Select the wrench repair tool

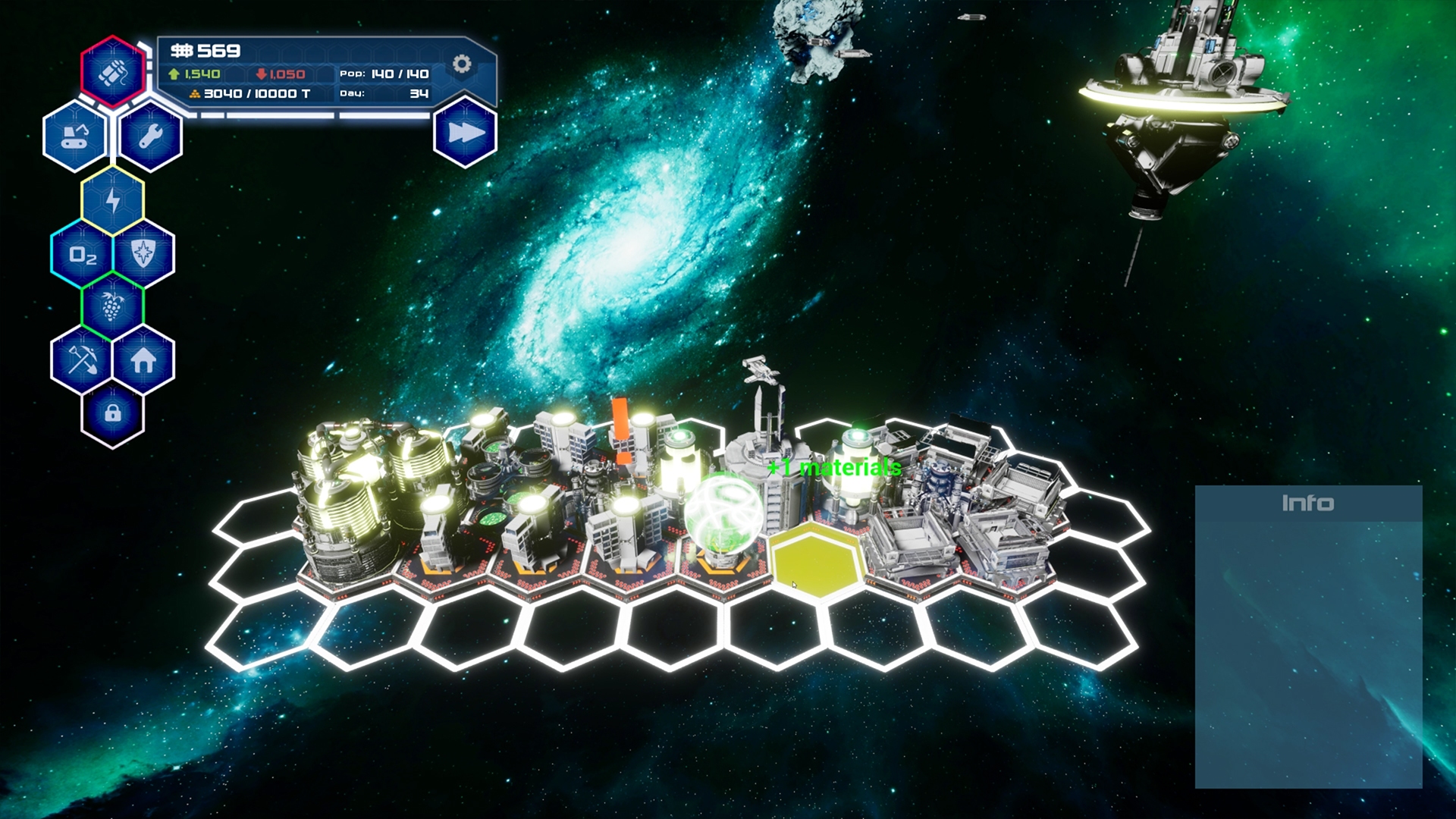click(149, 138)
